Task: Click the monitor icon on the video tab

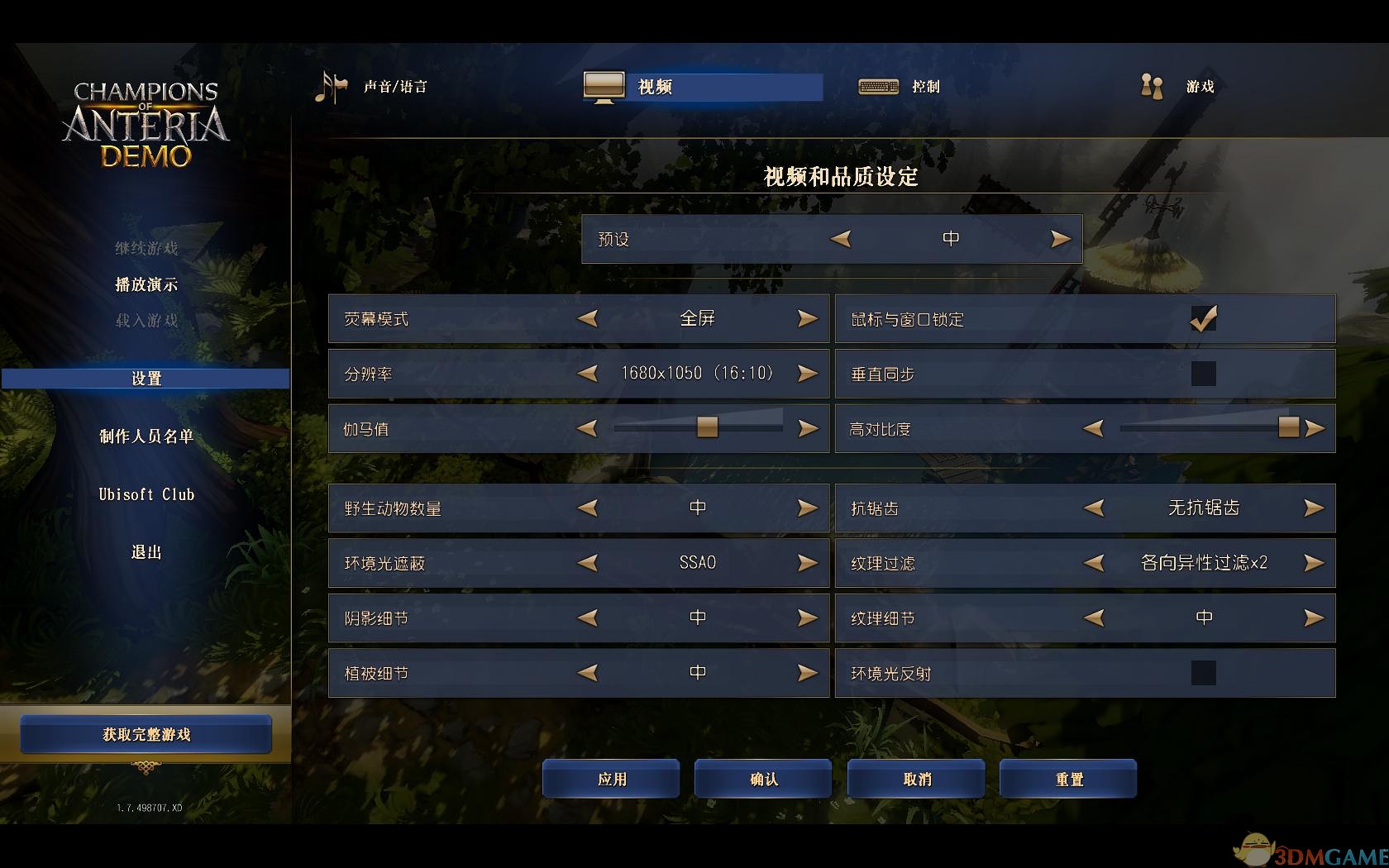Action: coord(604,86)
